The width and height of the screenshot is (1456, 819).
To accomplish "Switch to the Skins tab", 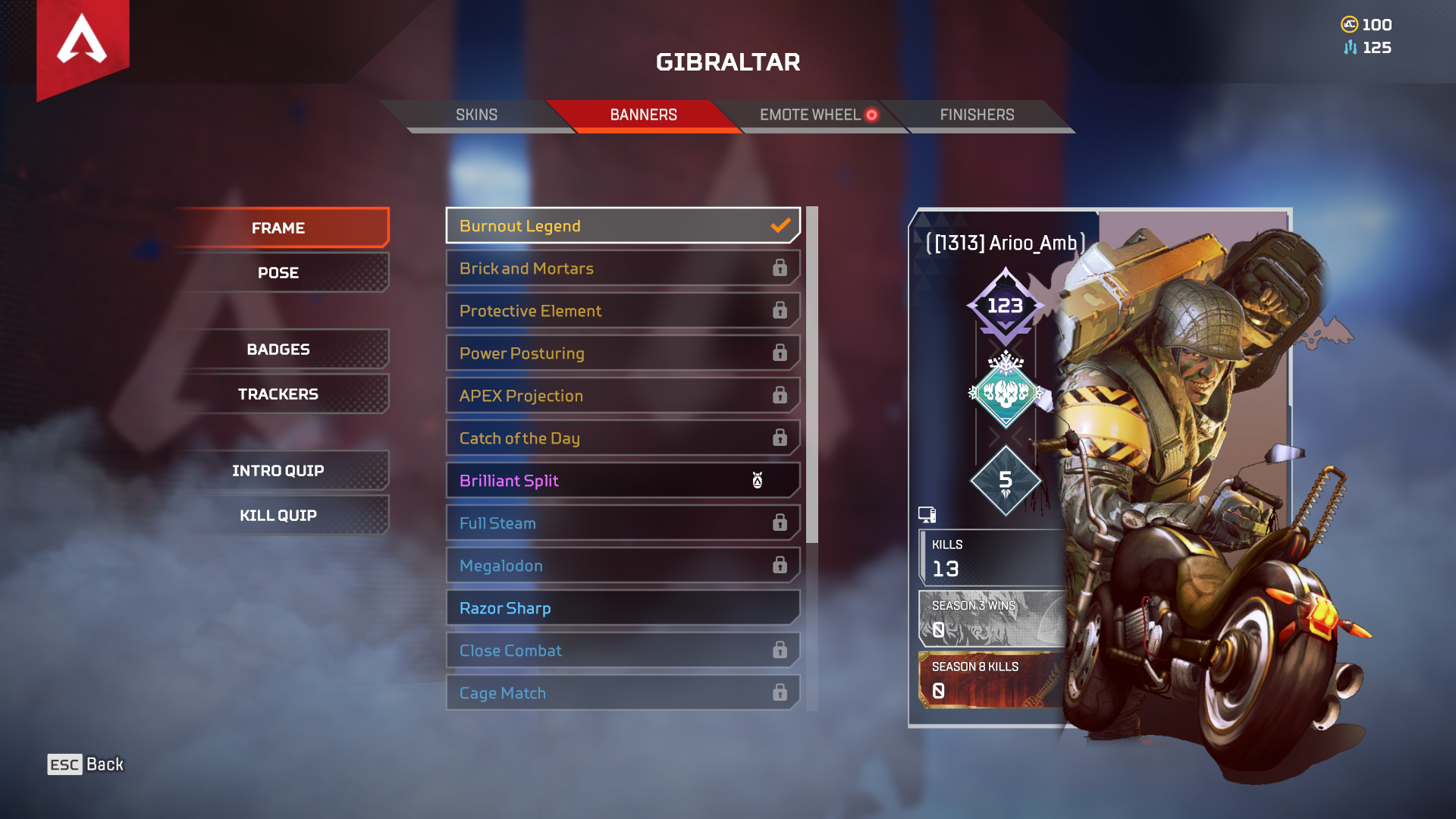I will pyautogui.click(x=476, y=115).
